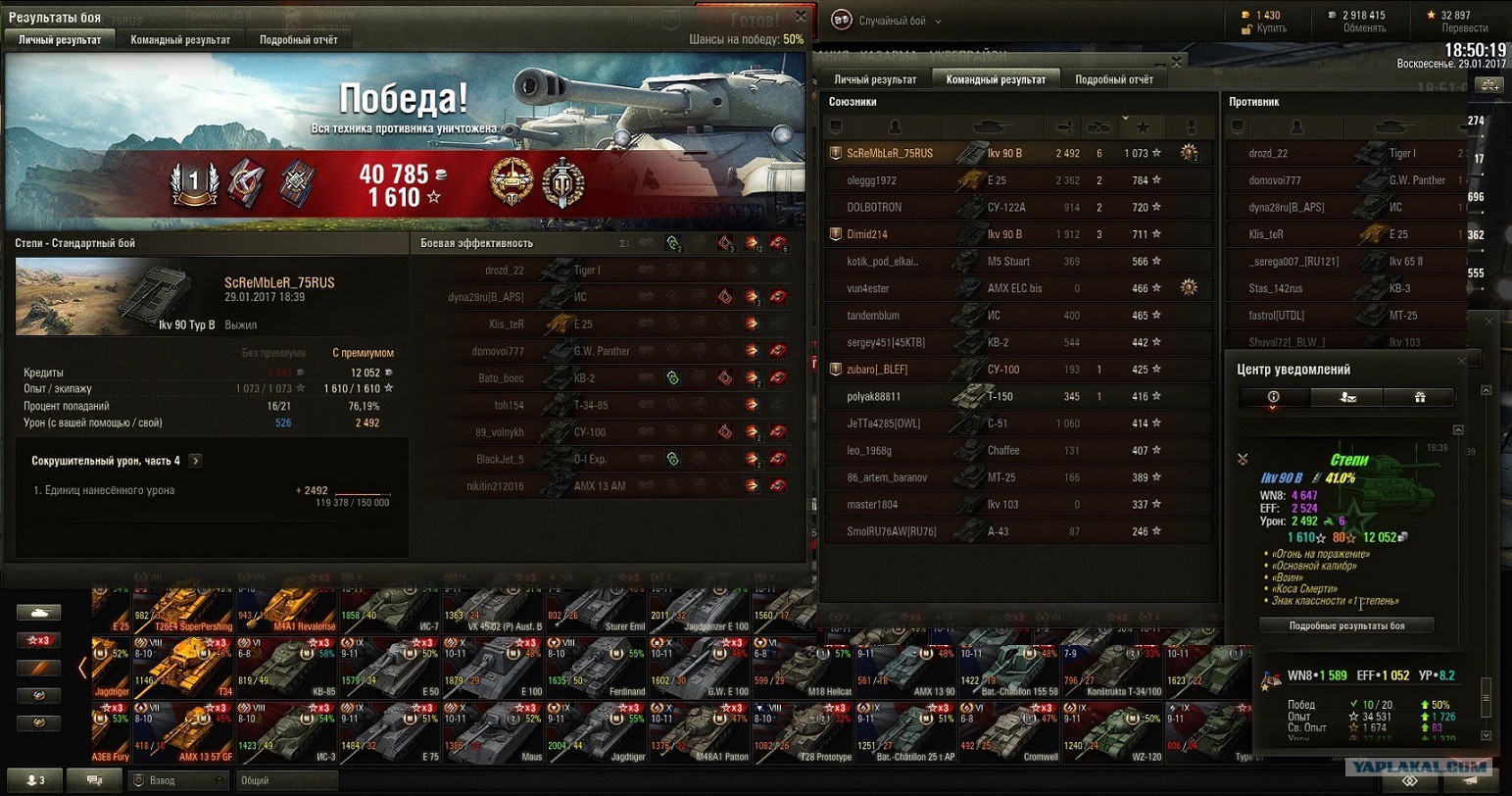Click Обменять under the credits balance
Screen dimensions: 1512x796
pyautogui.click(x=1364, y=28)
